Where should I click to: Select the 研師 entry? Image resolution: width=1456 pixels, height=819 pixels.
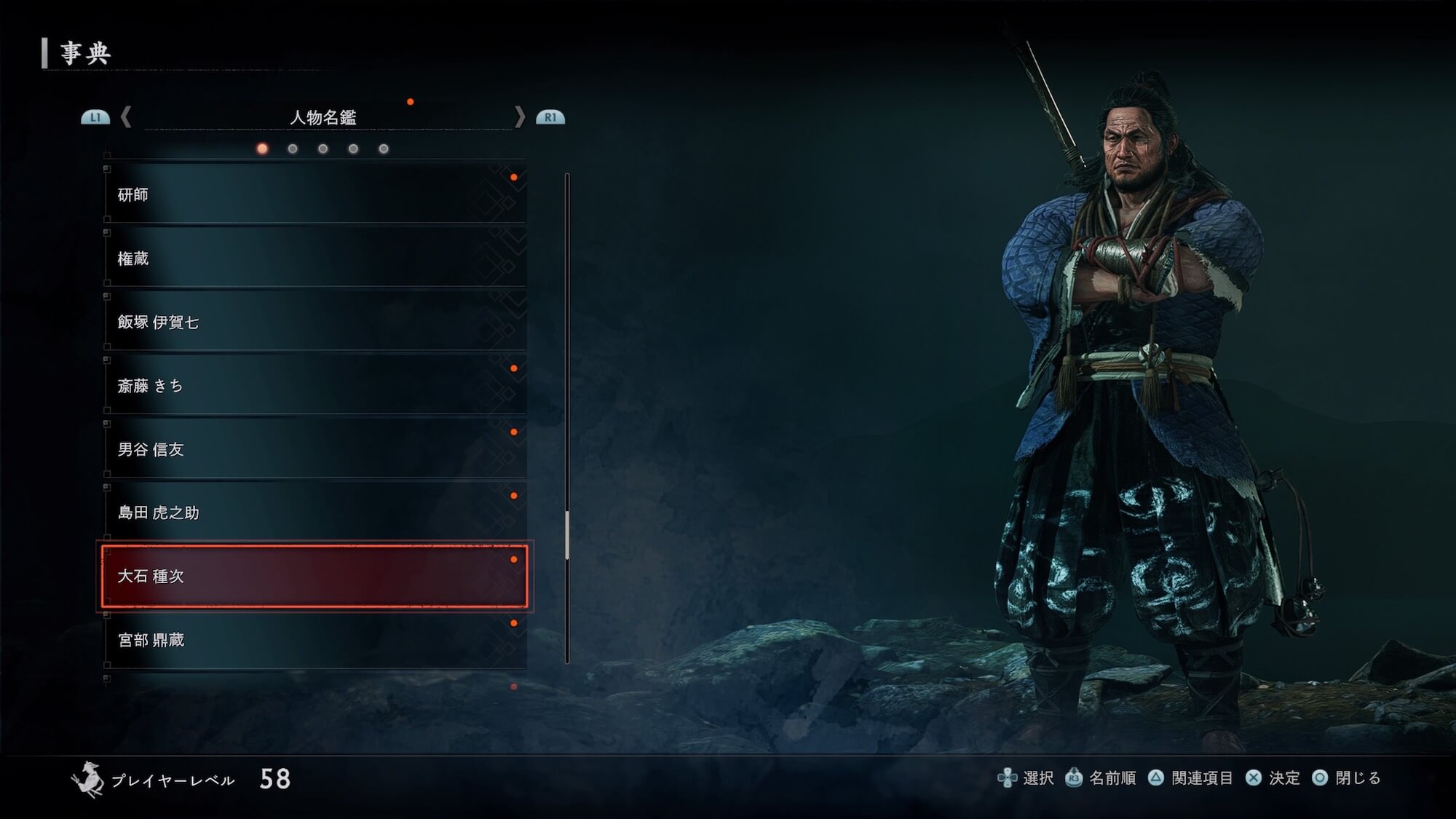tap(314, 194)
